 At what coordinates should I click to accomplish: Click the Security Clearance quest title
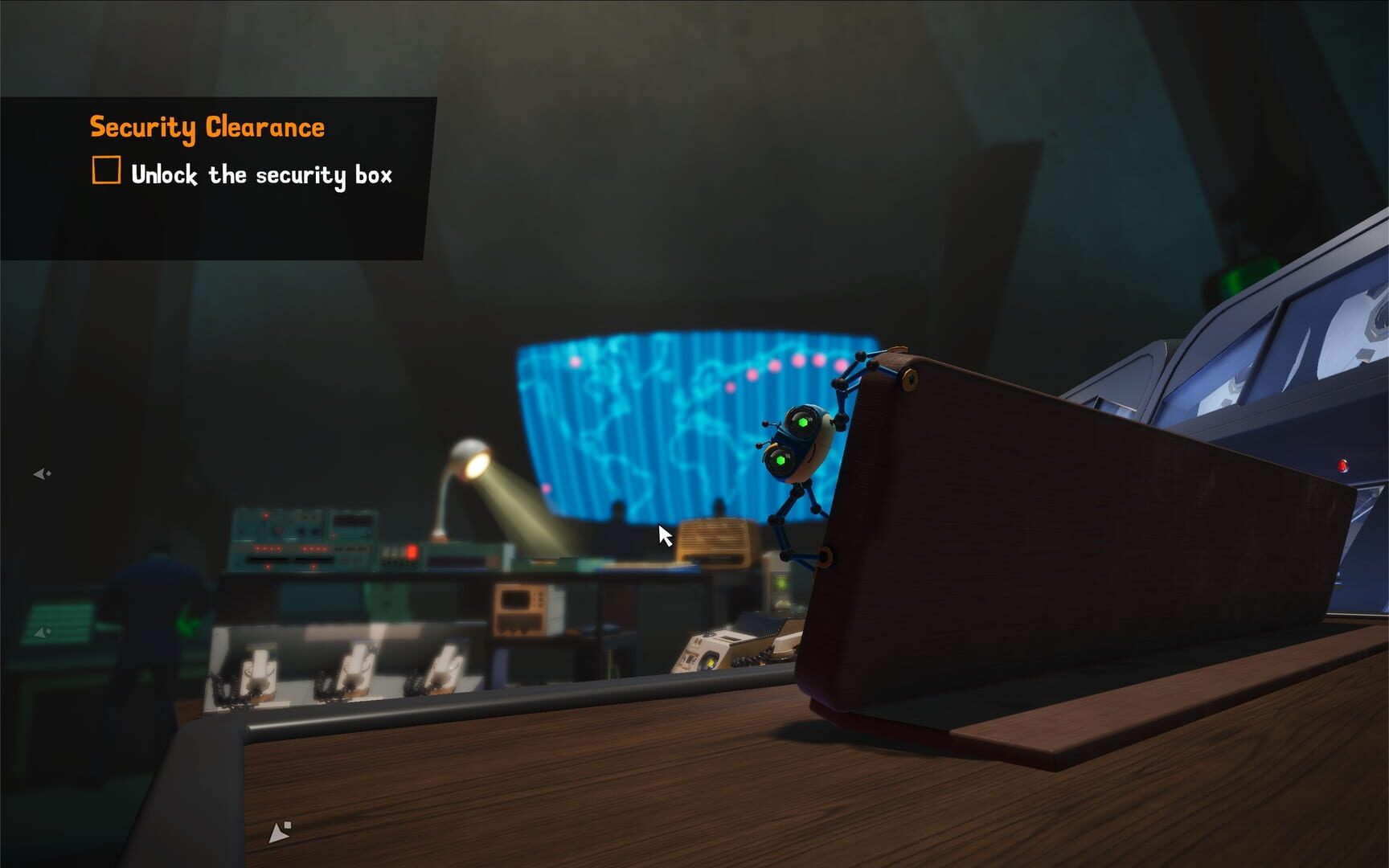point(208,125)
